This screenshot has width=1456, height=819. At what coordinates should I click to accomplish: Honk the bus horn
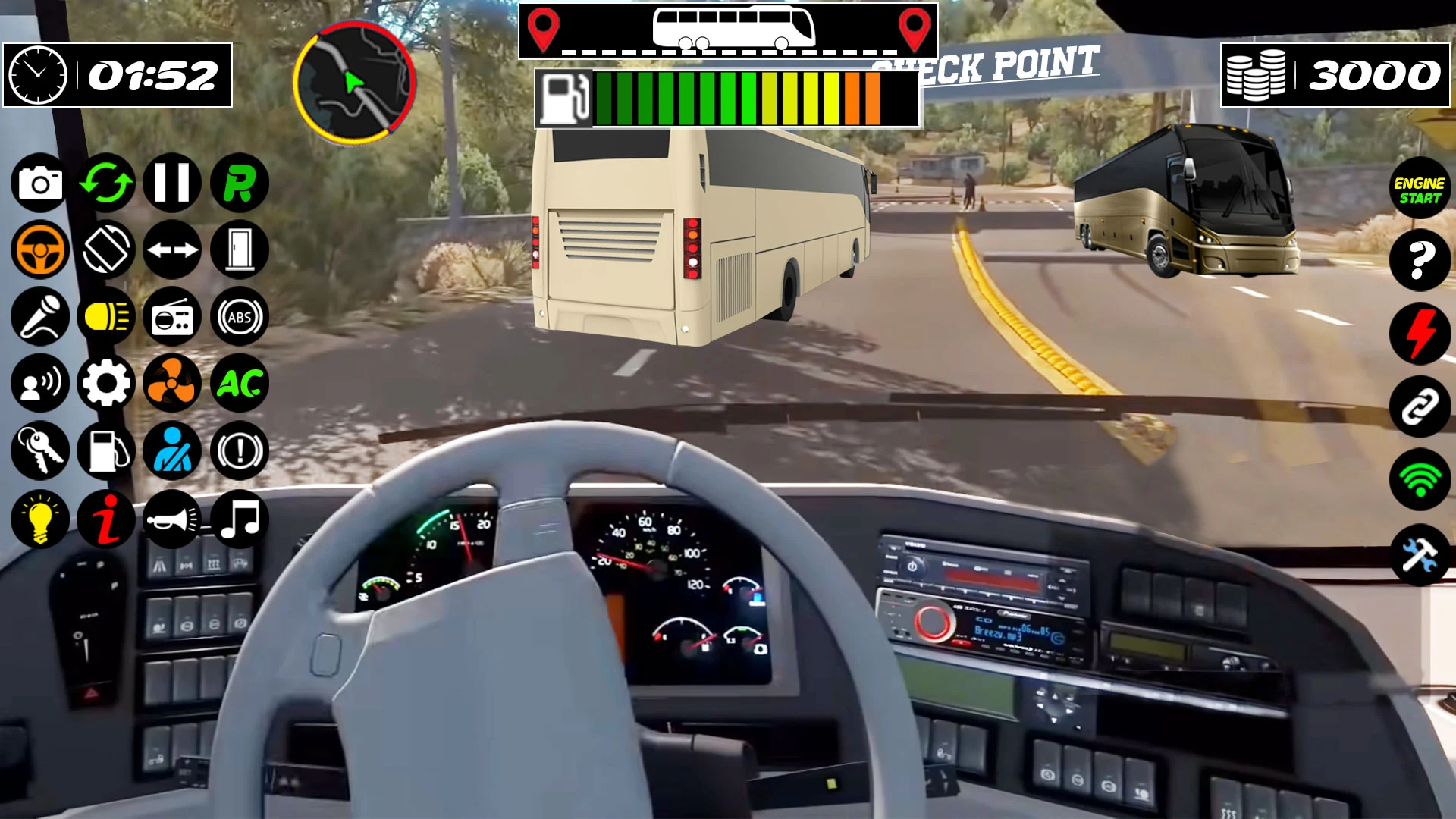[x=172, y=519]
